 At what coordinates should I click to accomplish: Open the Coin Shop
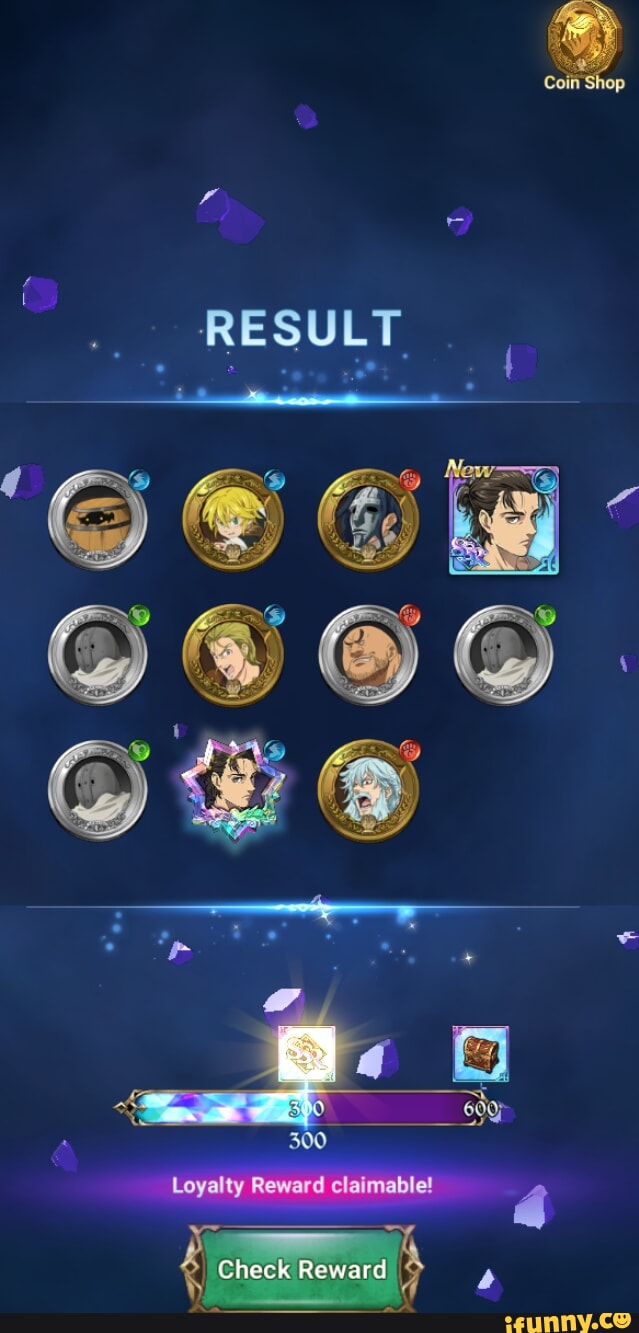(x=584, y=48)
